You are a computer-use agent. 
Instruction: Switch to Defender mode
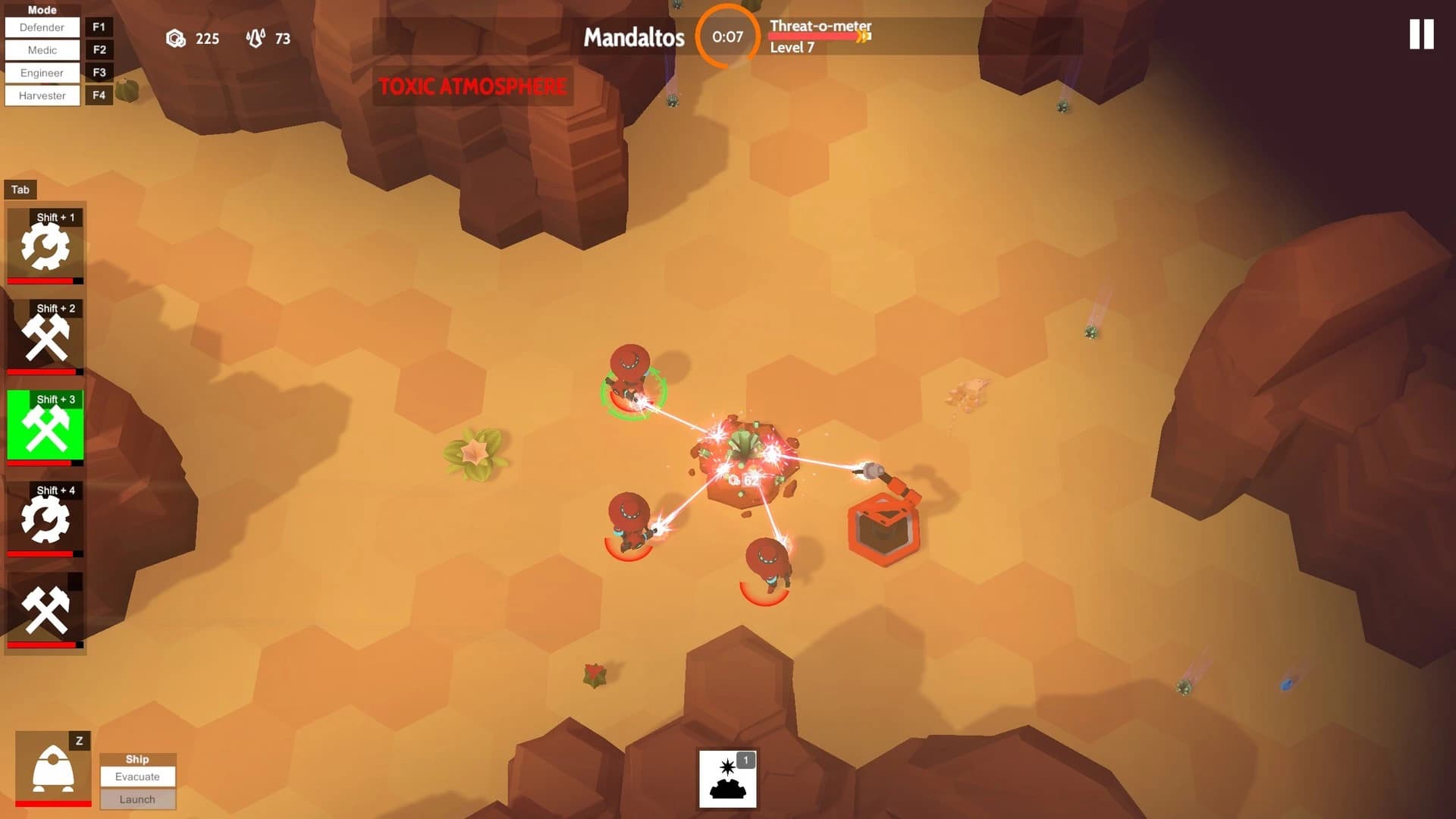coord(42,27)
